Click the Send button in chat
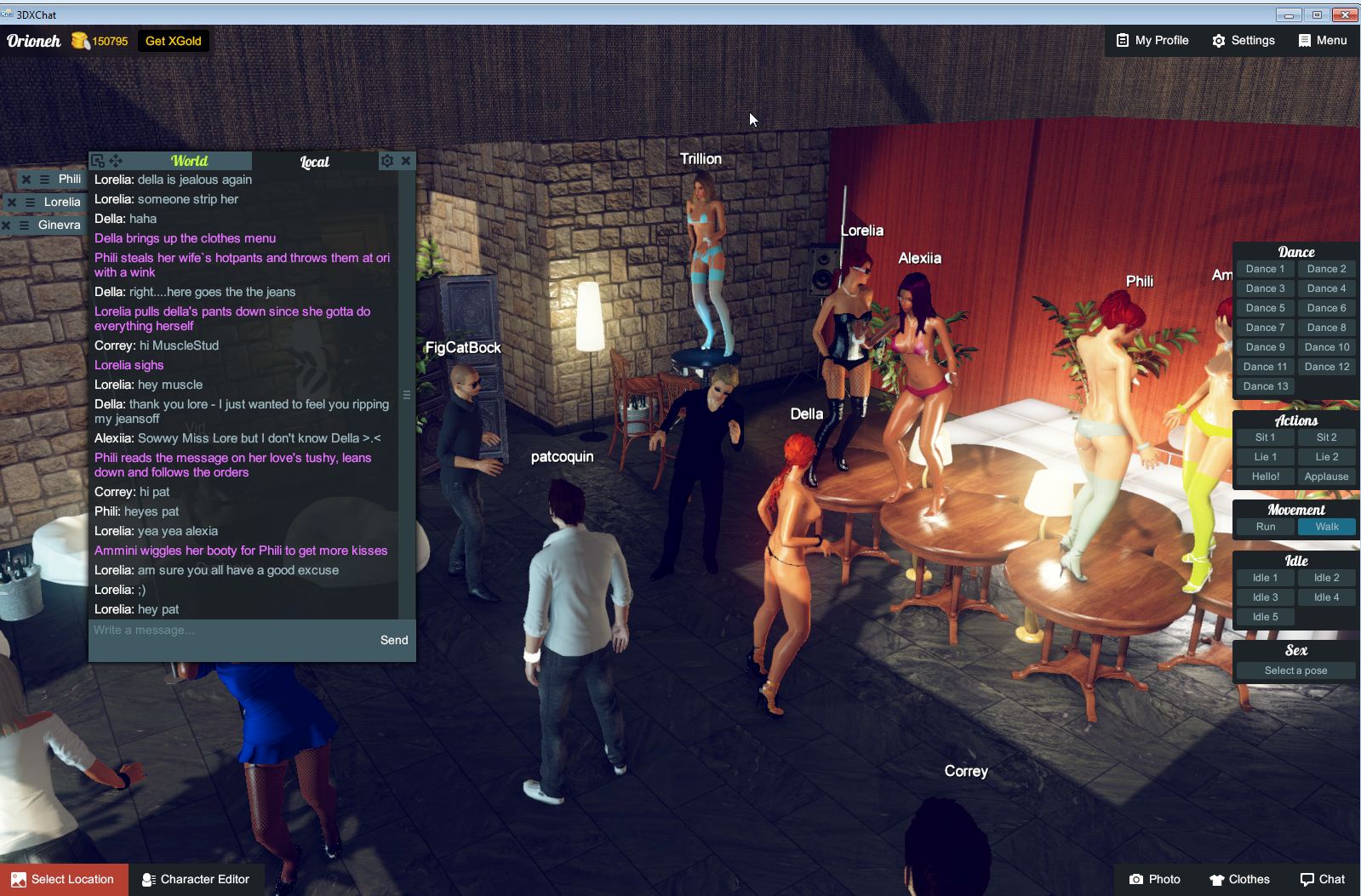Viewport: 1361px width, 896px height. (x=394, y=640)
